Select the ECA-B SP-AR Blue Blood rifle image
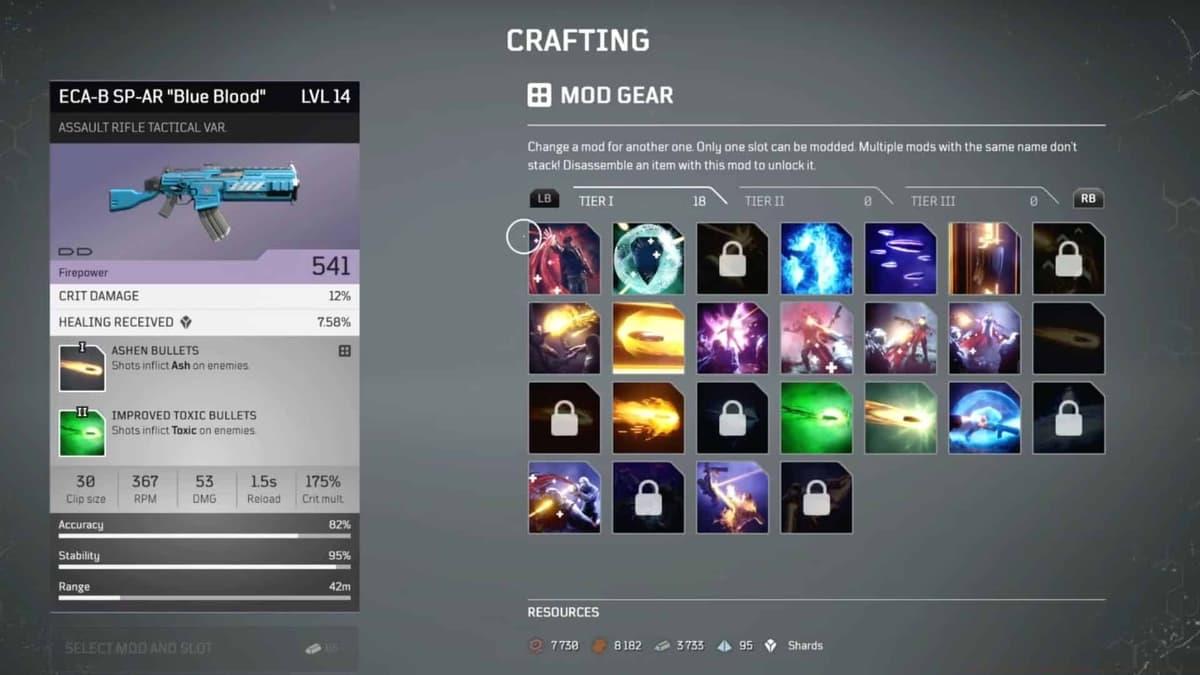The image size is (1200, 675). (204, 201)
